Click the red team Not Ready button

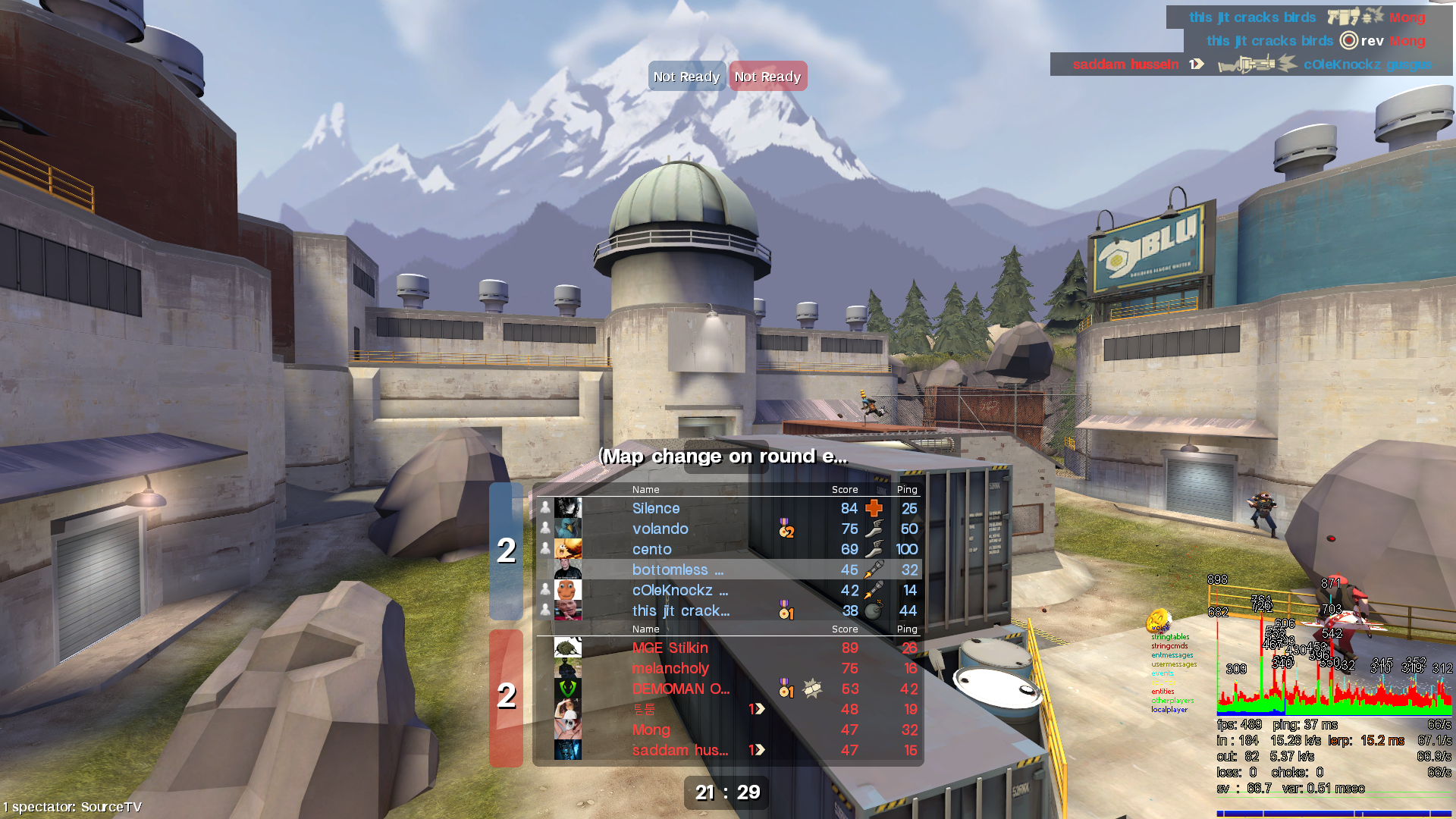pos(767,77)
